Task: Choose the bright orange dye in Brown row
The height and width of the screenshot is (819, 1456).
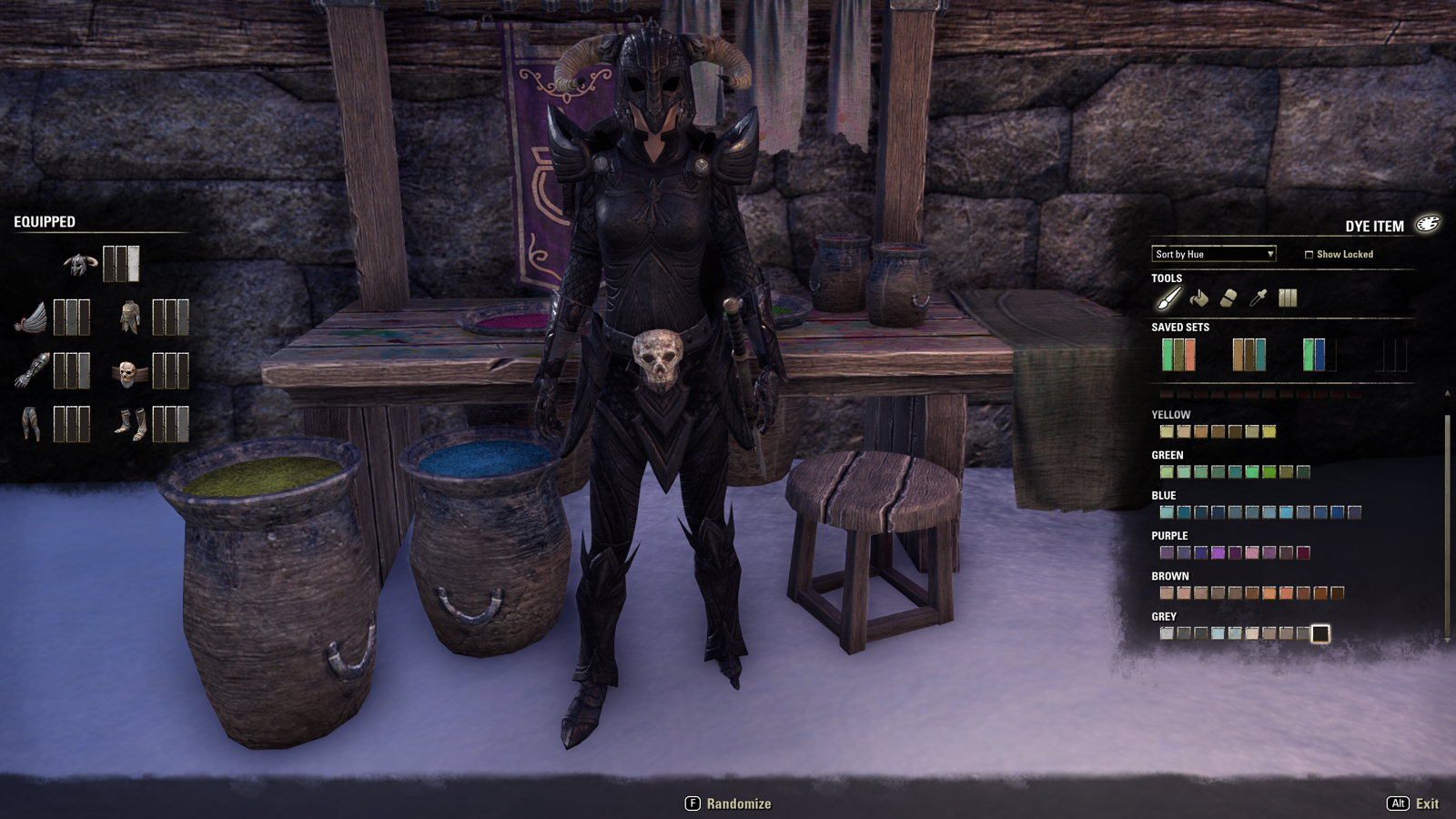Action: click(x=1269, y=593)
